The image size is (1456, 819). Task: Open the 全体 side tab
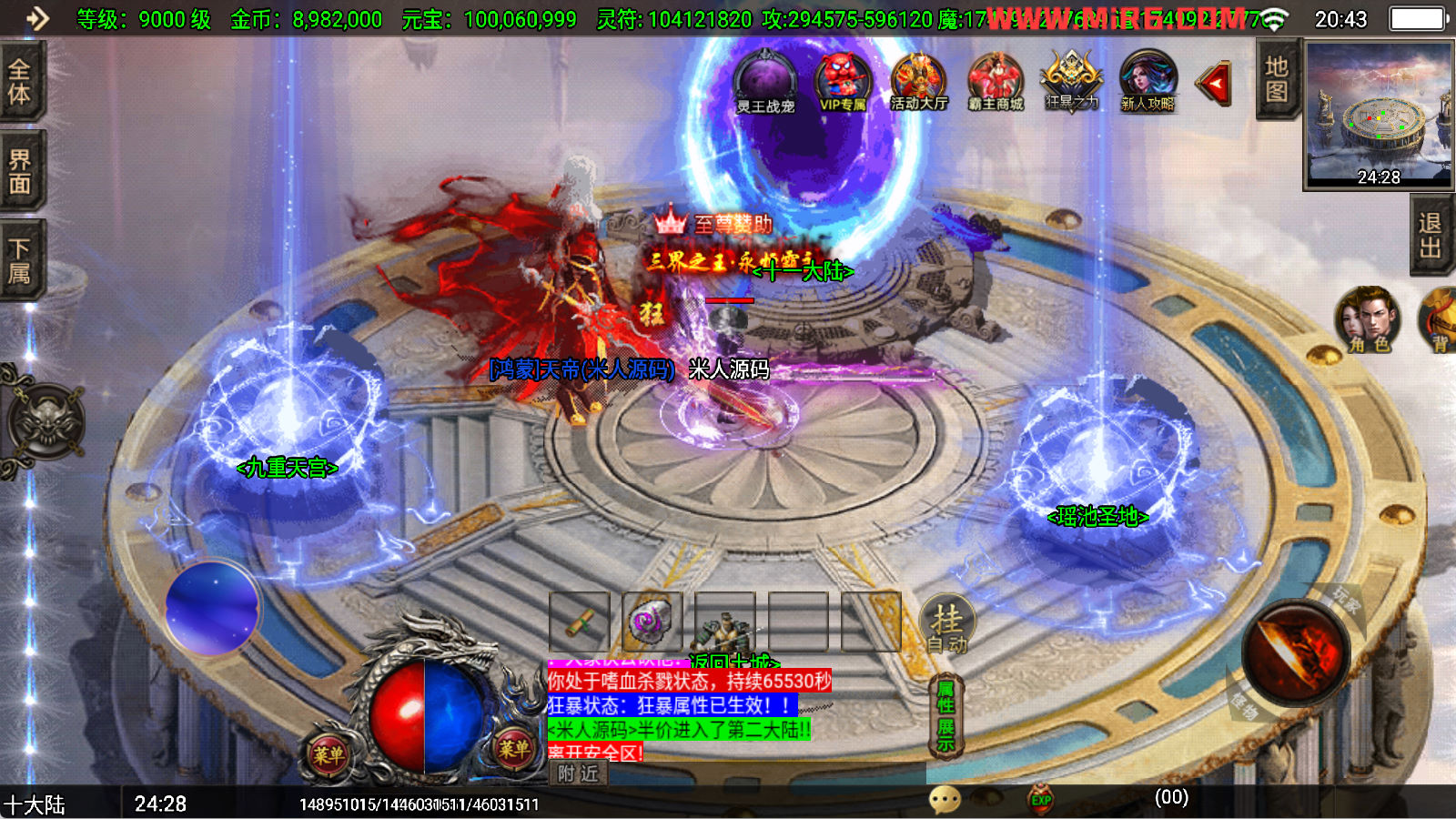[x=20, y=81]
